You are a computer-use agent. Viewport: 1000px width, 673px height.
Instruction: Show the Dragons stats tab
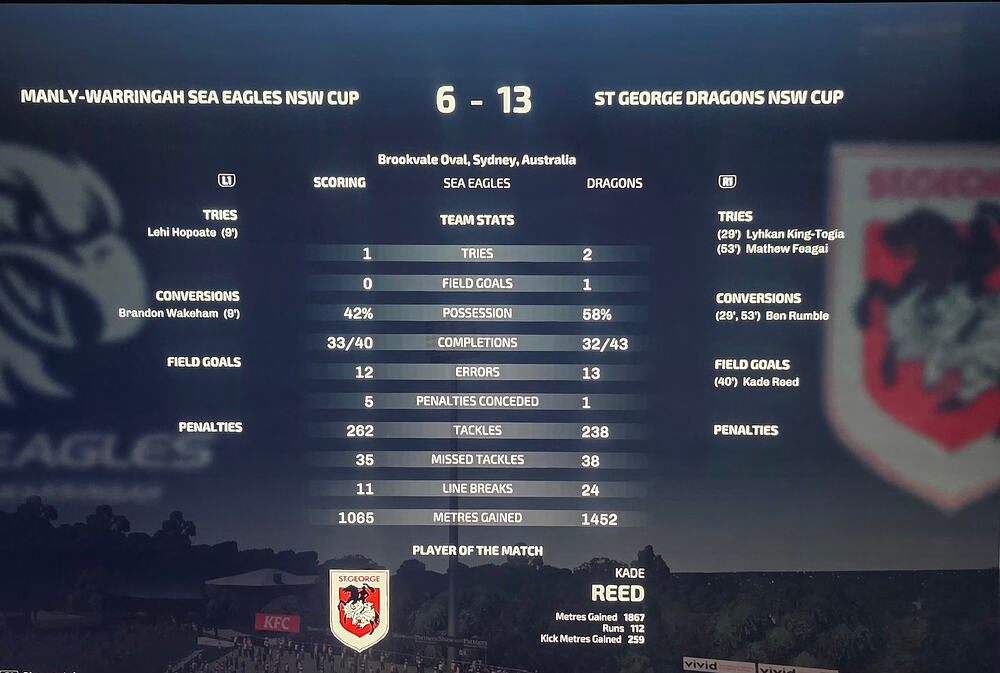(614, 183)
